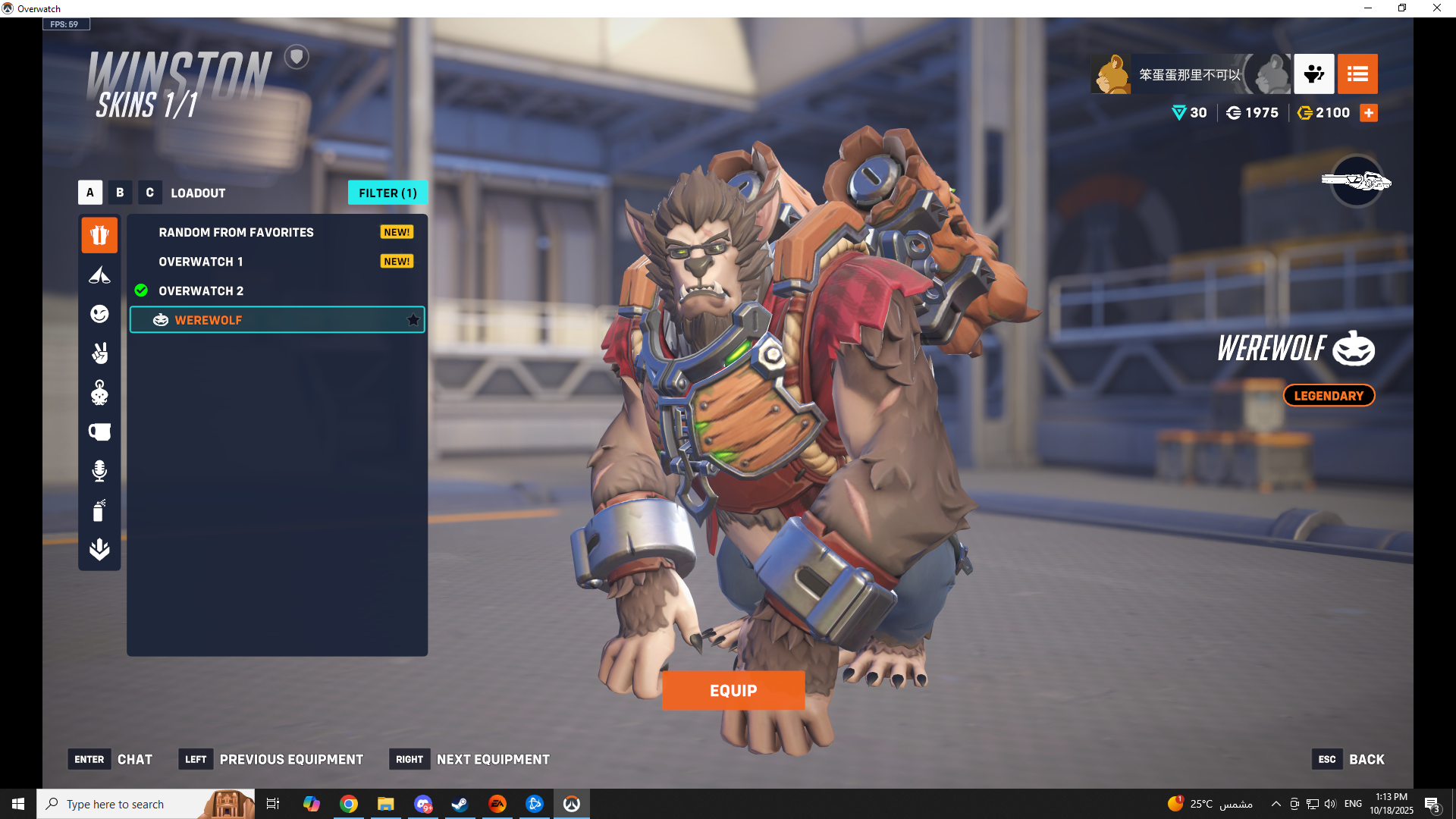The image size is (1456, 819).
Task: Open the voice lines microphone category
Action: pyautogui.click(x=99, y=471)
